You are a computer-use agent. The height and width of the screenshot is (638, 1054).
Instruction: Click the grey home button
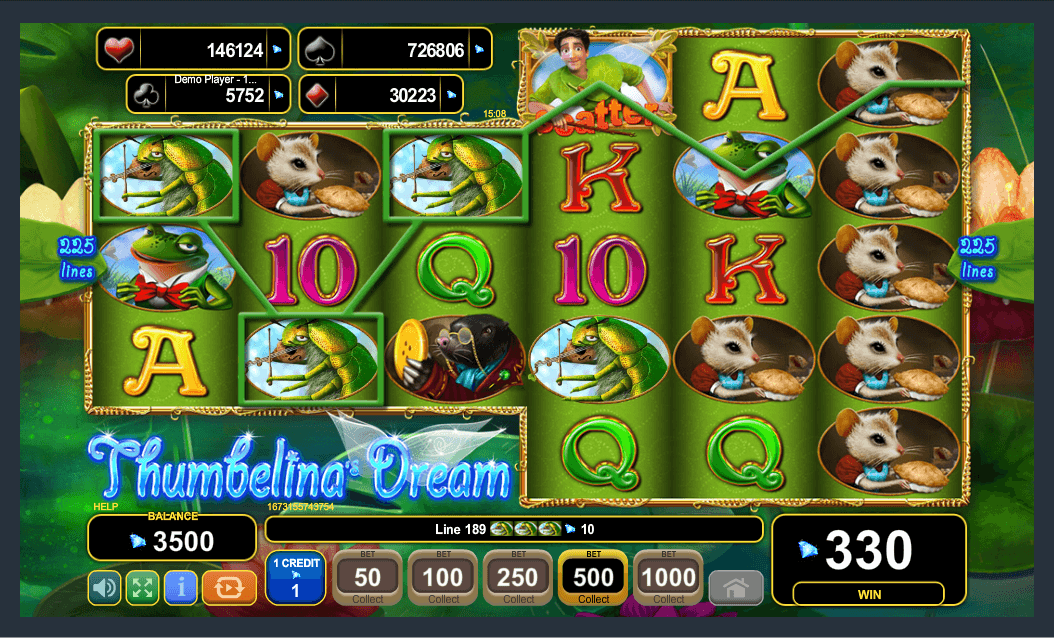[x=735, y=587]
